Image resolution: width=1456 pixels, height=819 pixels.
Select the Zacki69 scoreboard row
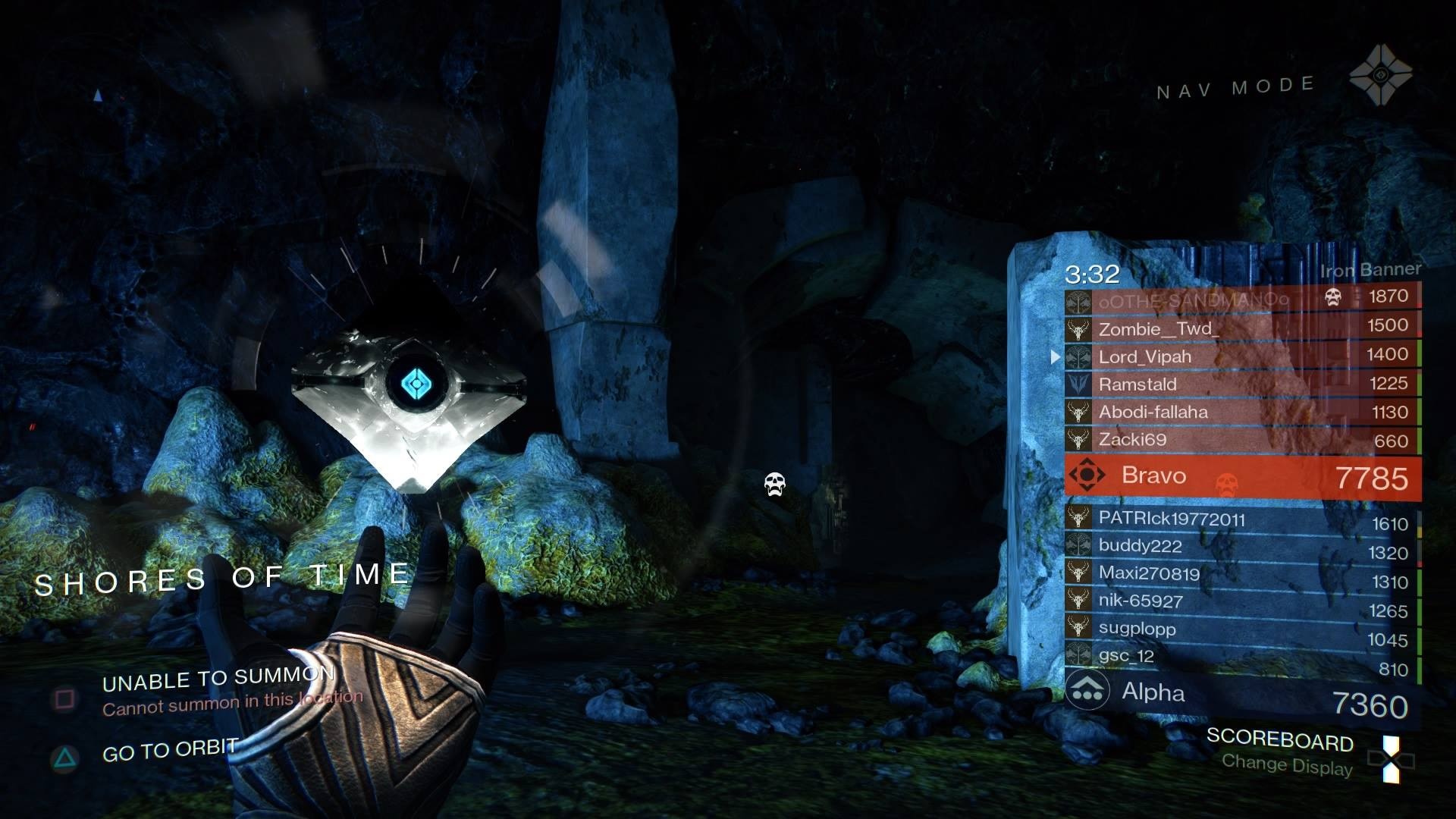click(x=1241, y=440)
